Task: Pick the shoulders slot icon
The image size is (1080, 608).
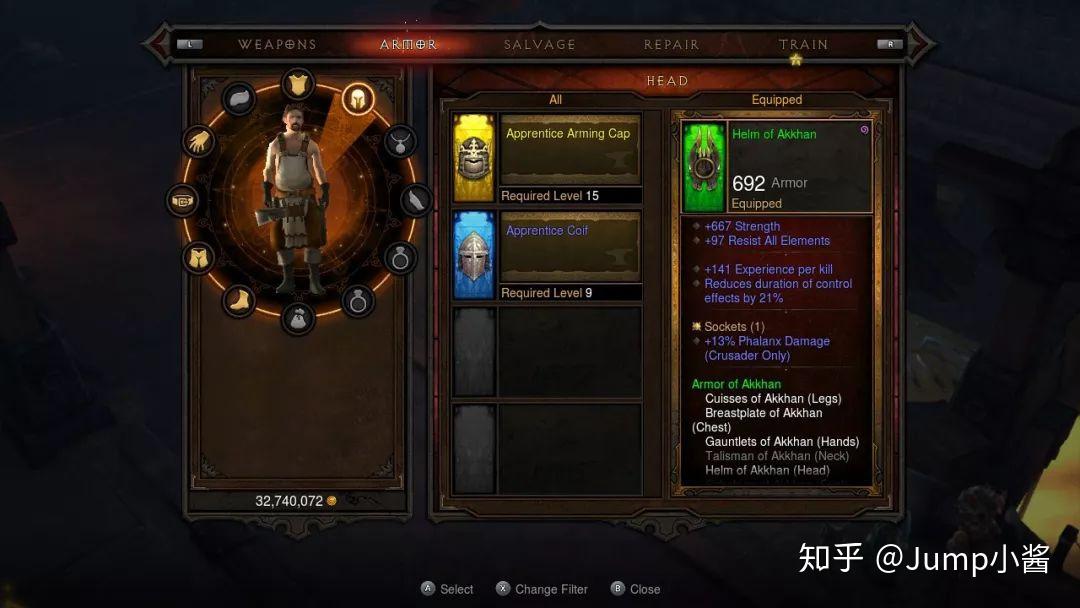Action: click(x=240, y=98)
